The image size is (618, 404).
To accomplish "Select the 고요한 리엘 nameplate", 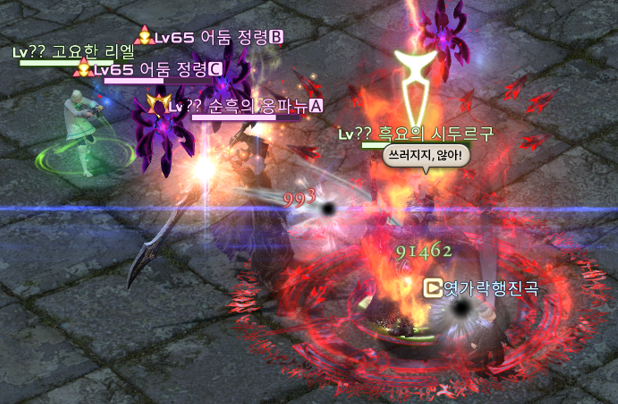I will tap(66, 52).
